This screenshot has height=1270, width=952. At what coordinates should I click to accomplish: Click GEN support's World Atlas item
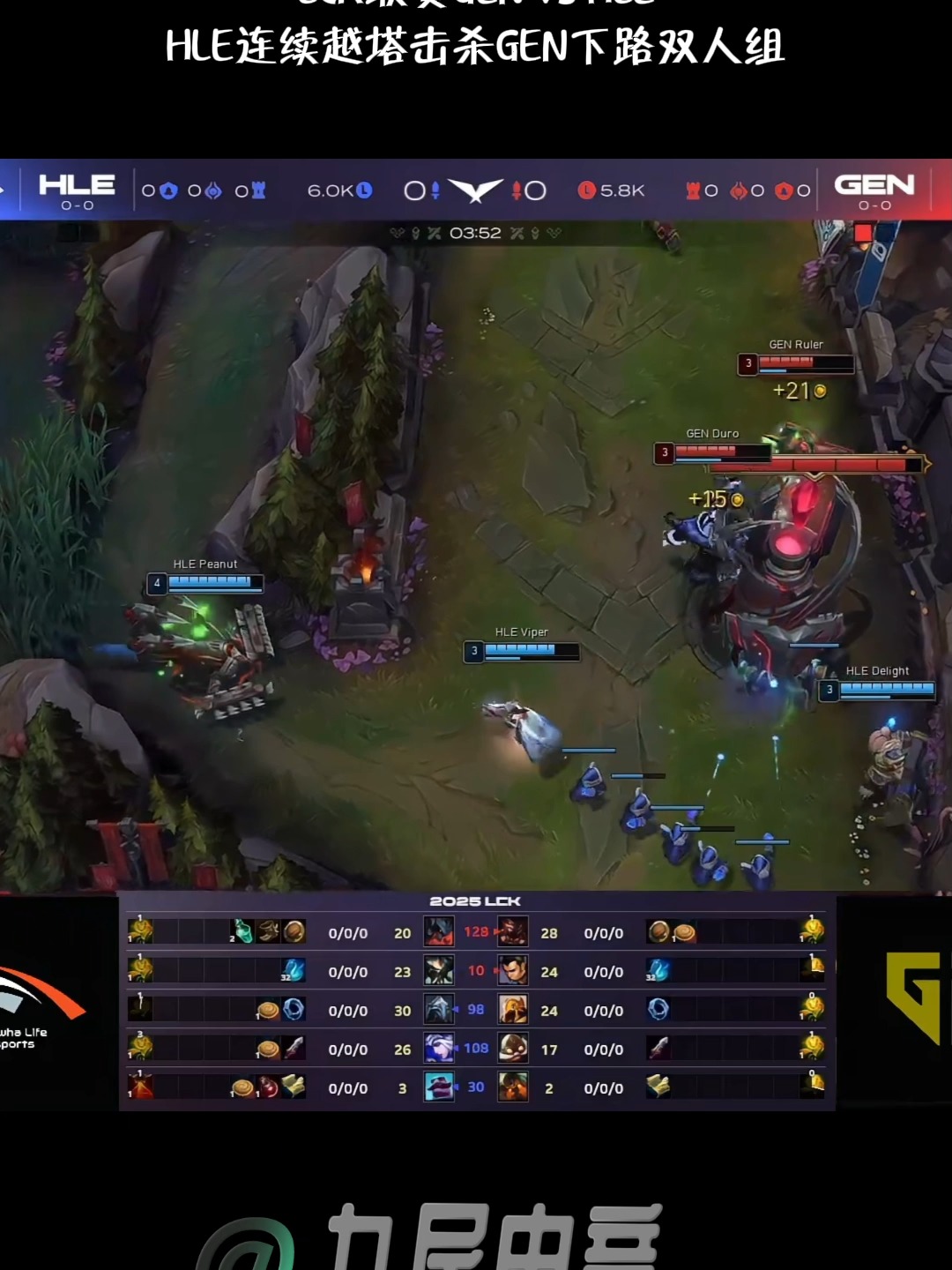(658, 1087)
